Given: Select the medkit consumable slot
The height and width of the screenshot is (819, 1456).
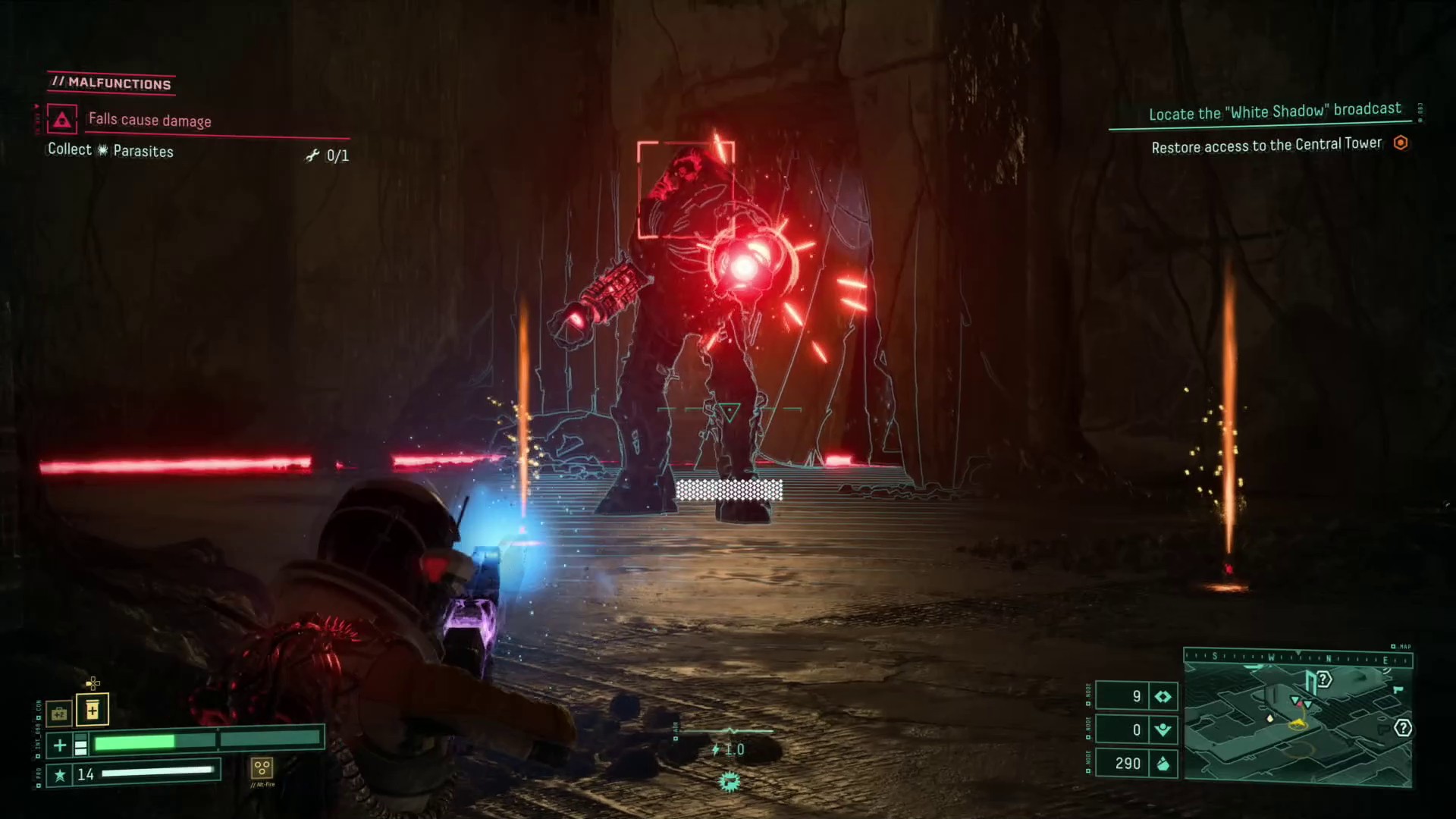Looking at the screenshot, I should click(x=59, y=714).
